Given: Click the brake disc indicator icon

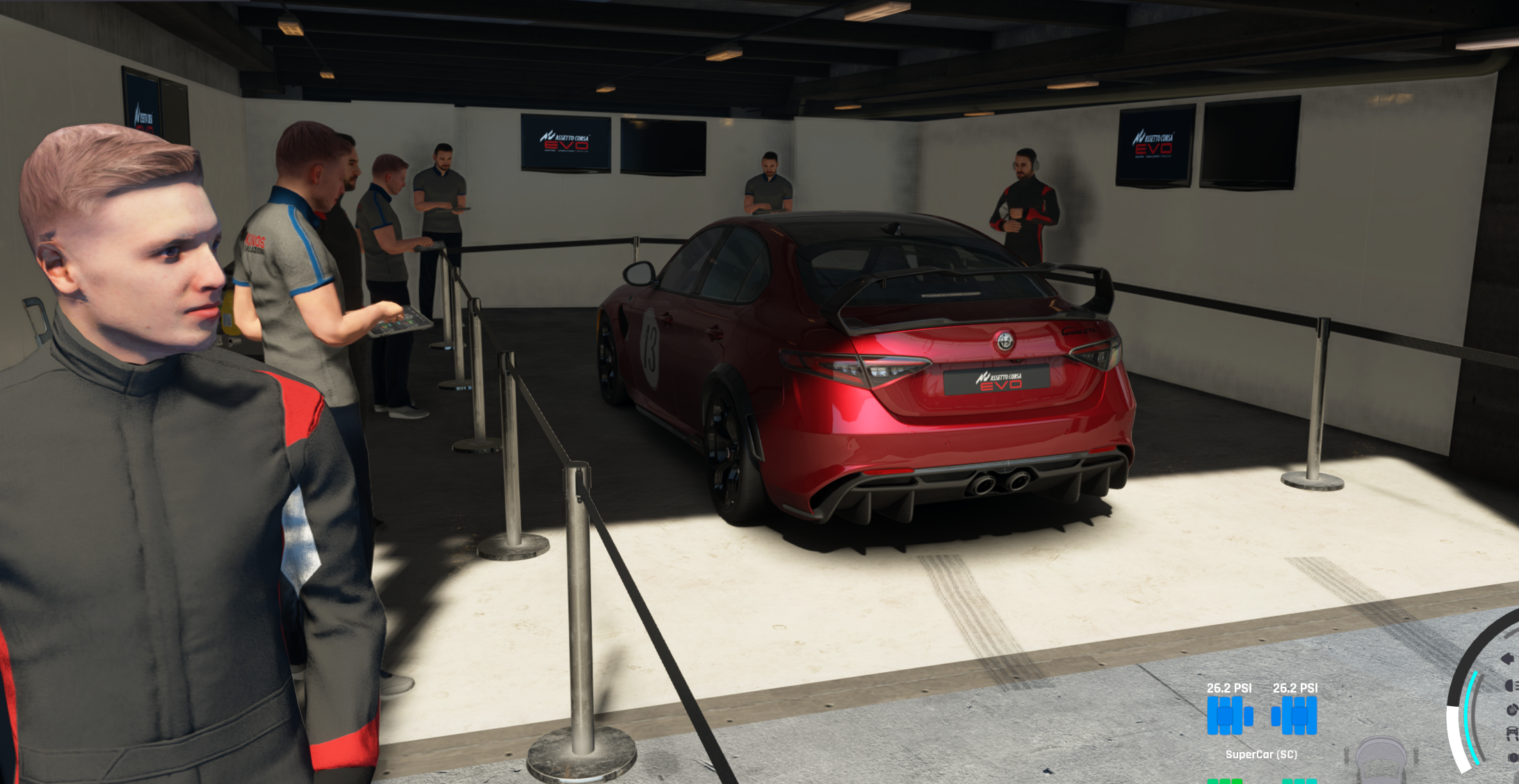Looking at the screenshot, I should click(x=1512, y=710).
